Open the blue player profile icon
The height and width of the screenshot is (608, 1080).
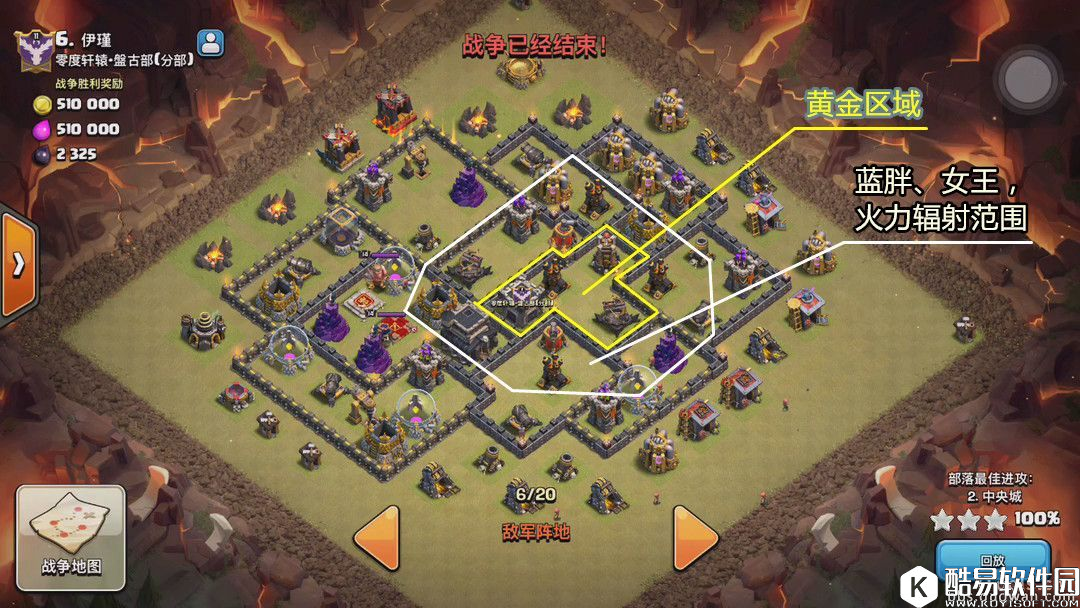tap(212, 43)
